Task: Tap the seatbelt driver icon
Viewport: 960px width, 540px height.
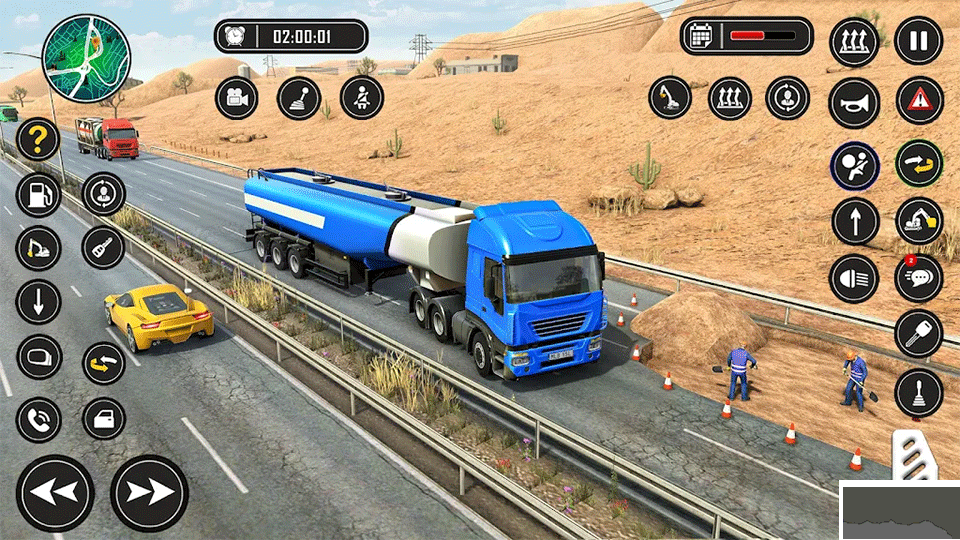Action: 362,98
